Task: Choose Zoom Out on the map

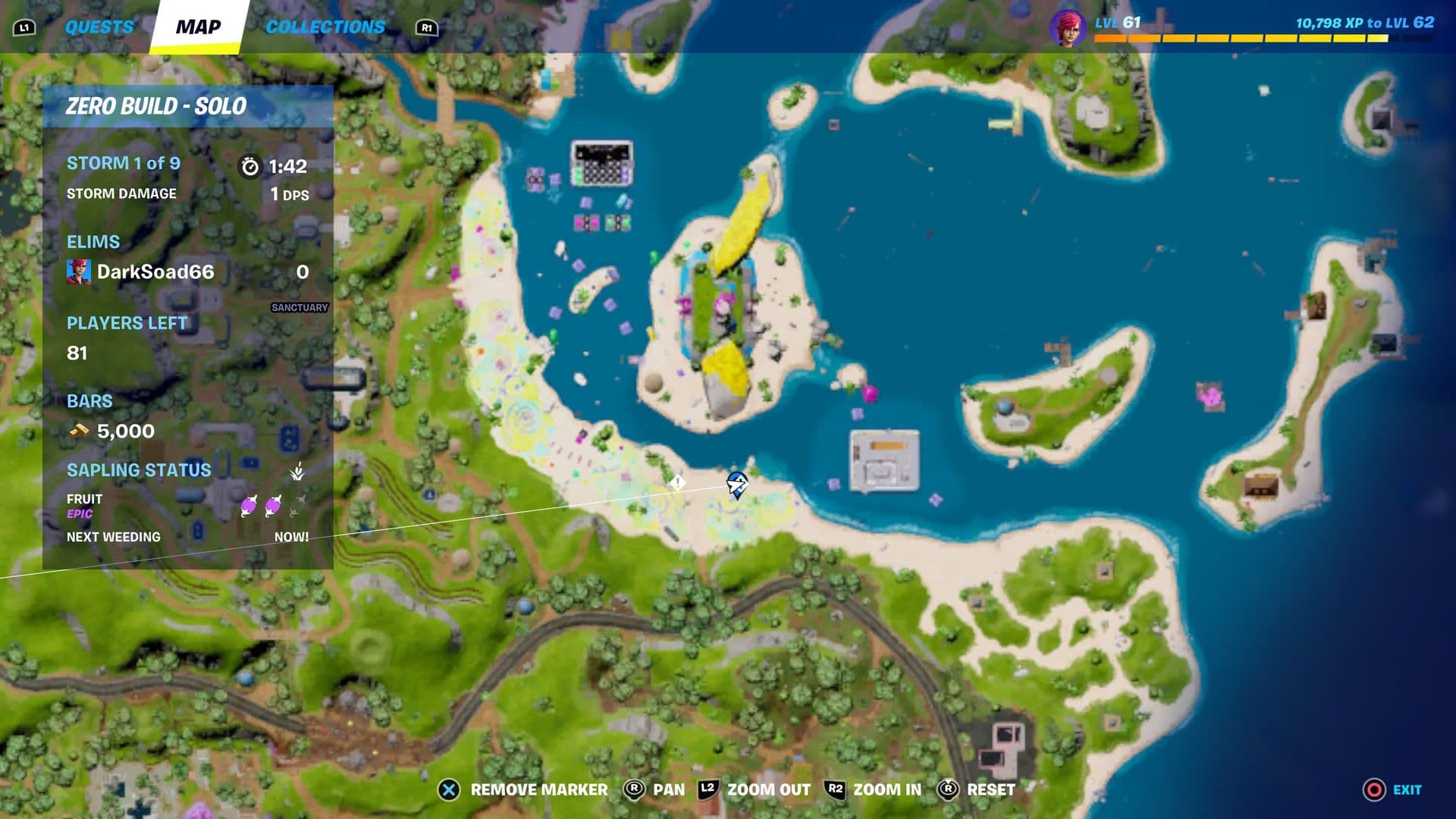Action: 755,789
